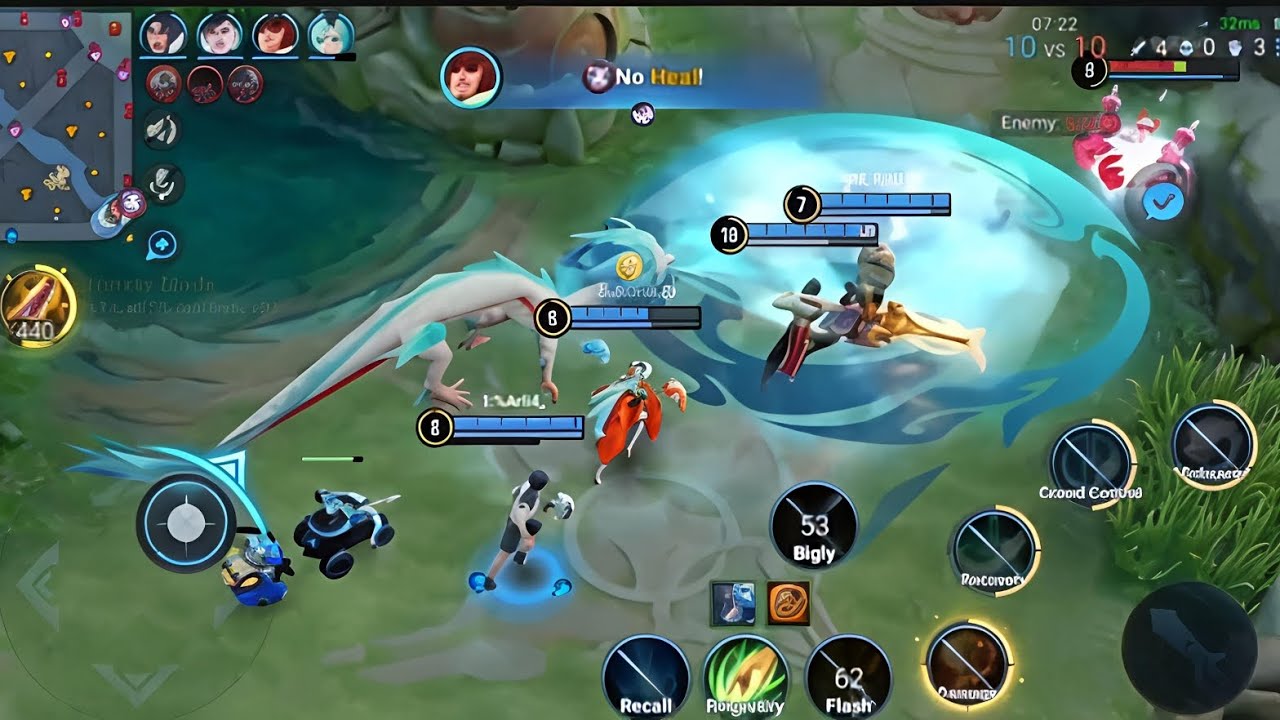1280x720 pixels.
Task: Use the orange ring item icon
Action: 788,603
